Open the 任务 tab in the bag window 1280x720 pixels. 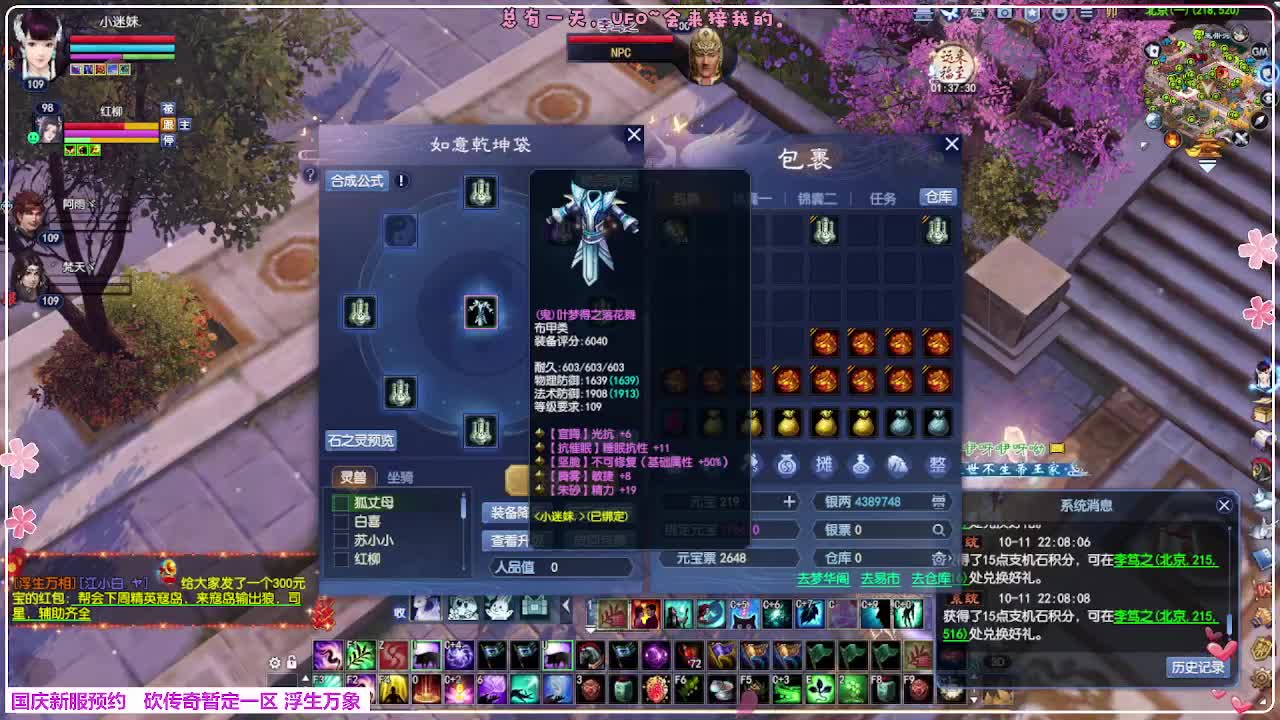click(884, 197)
